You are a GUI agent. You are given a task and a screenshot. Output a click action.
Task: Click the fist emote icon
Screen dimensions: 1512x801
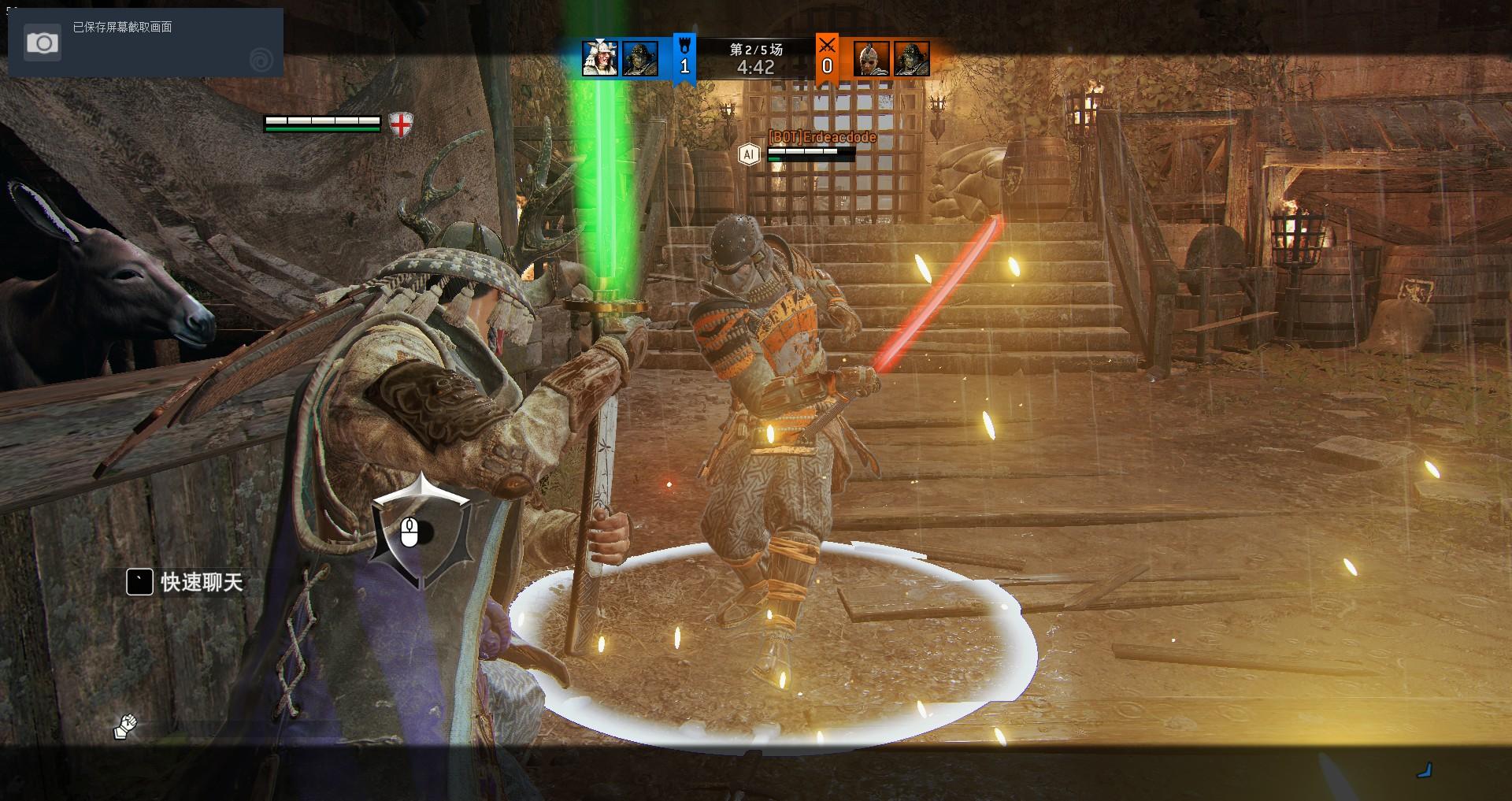pos(125,726)
